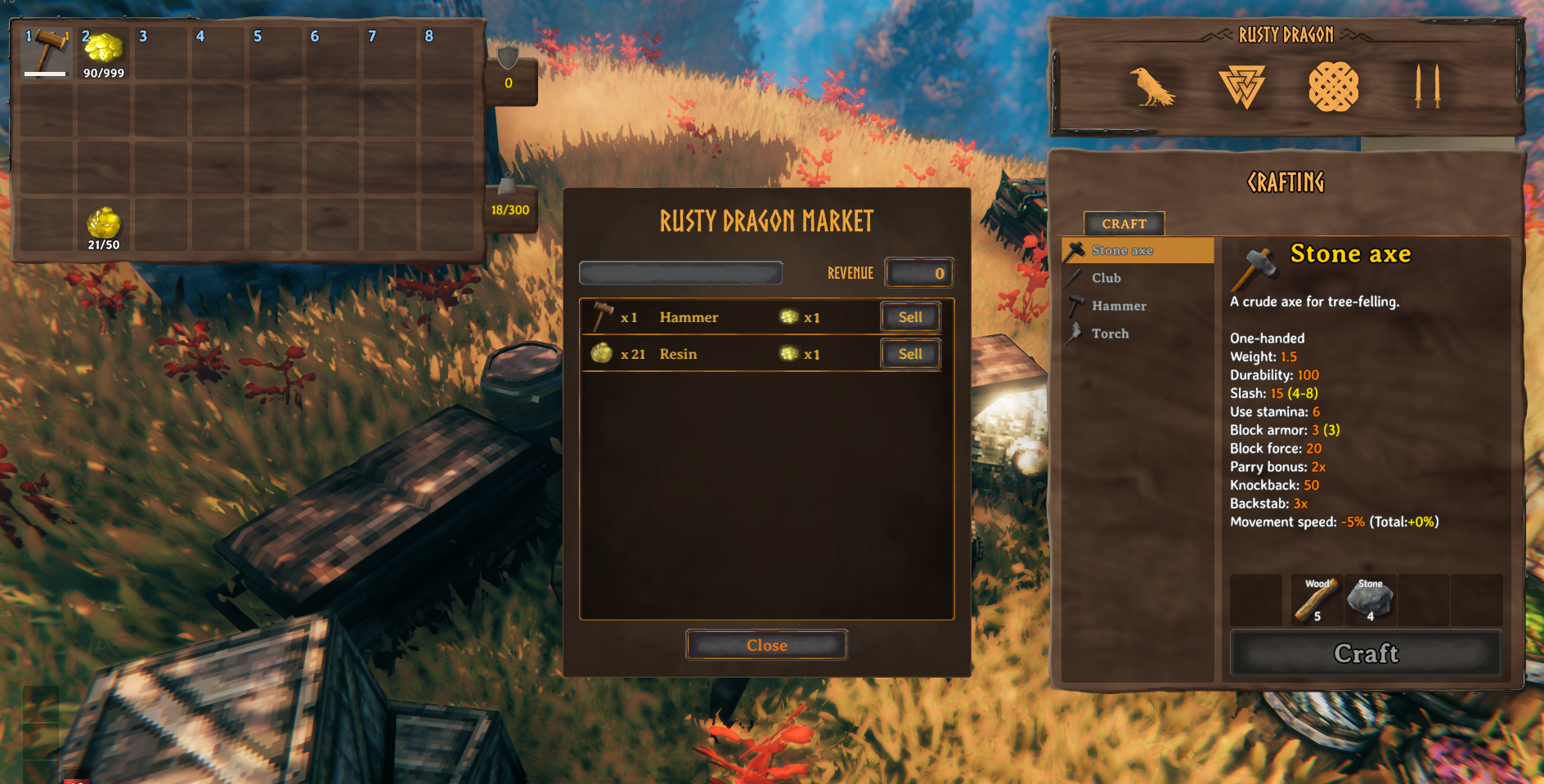The image size is (1544, 784).
Task: Pick the 90/999 coin stack slot
Action: pos(104,53)
